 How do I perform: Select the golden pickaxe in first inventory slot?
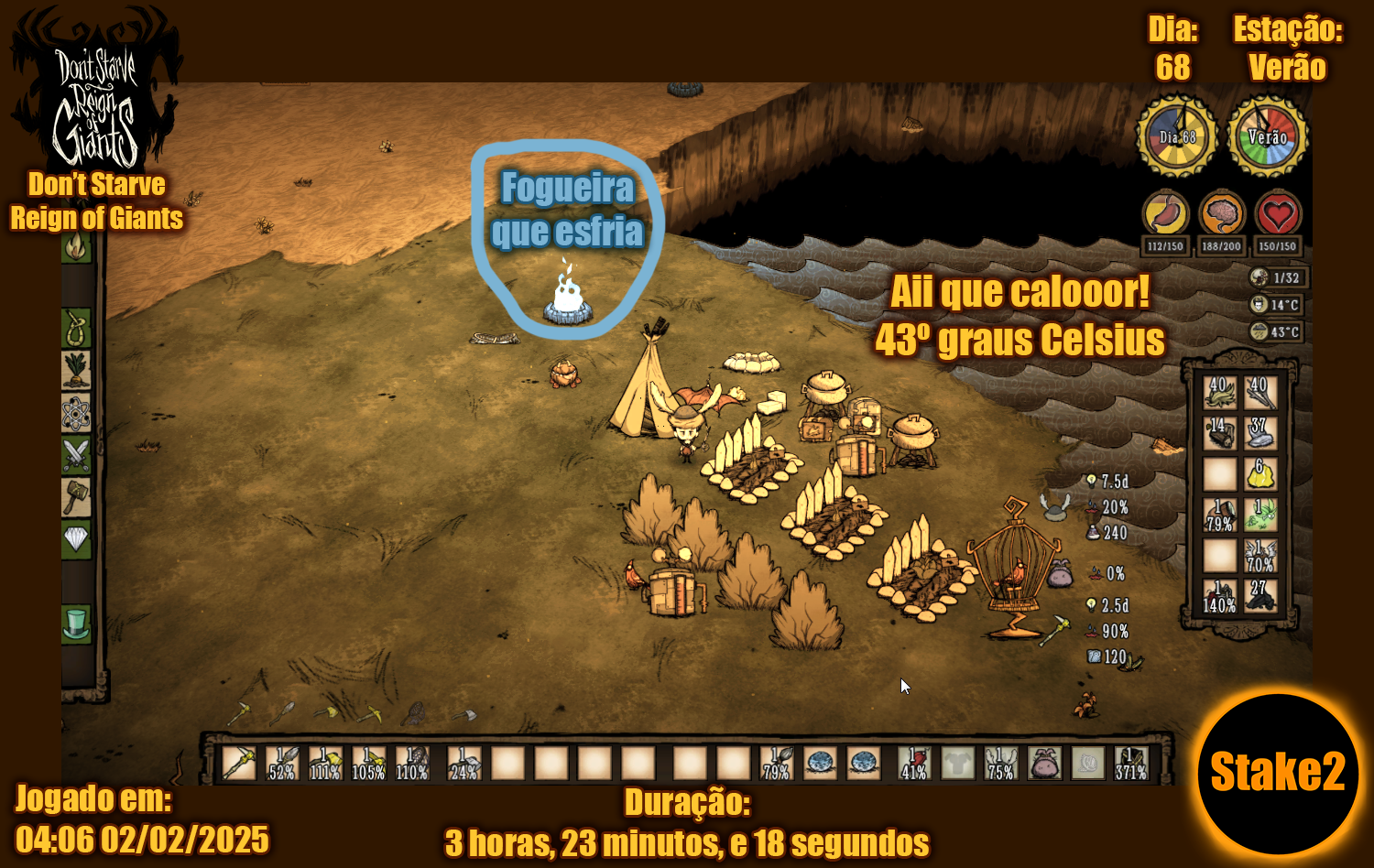click(x=239, y=763)
